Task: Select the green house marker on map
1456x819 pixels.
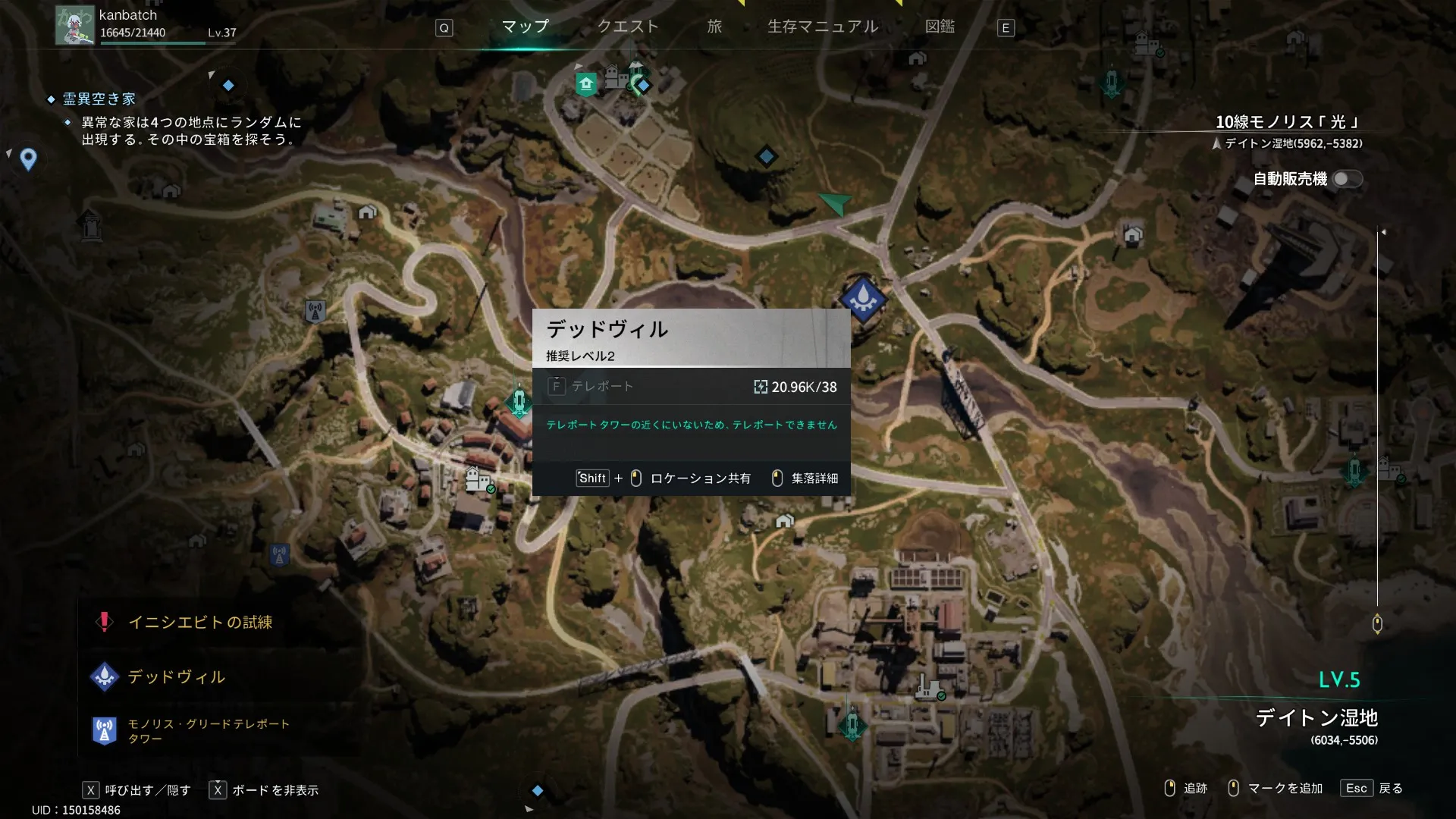Action: 586,83
